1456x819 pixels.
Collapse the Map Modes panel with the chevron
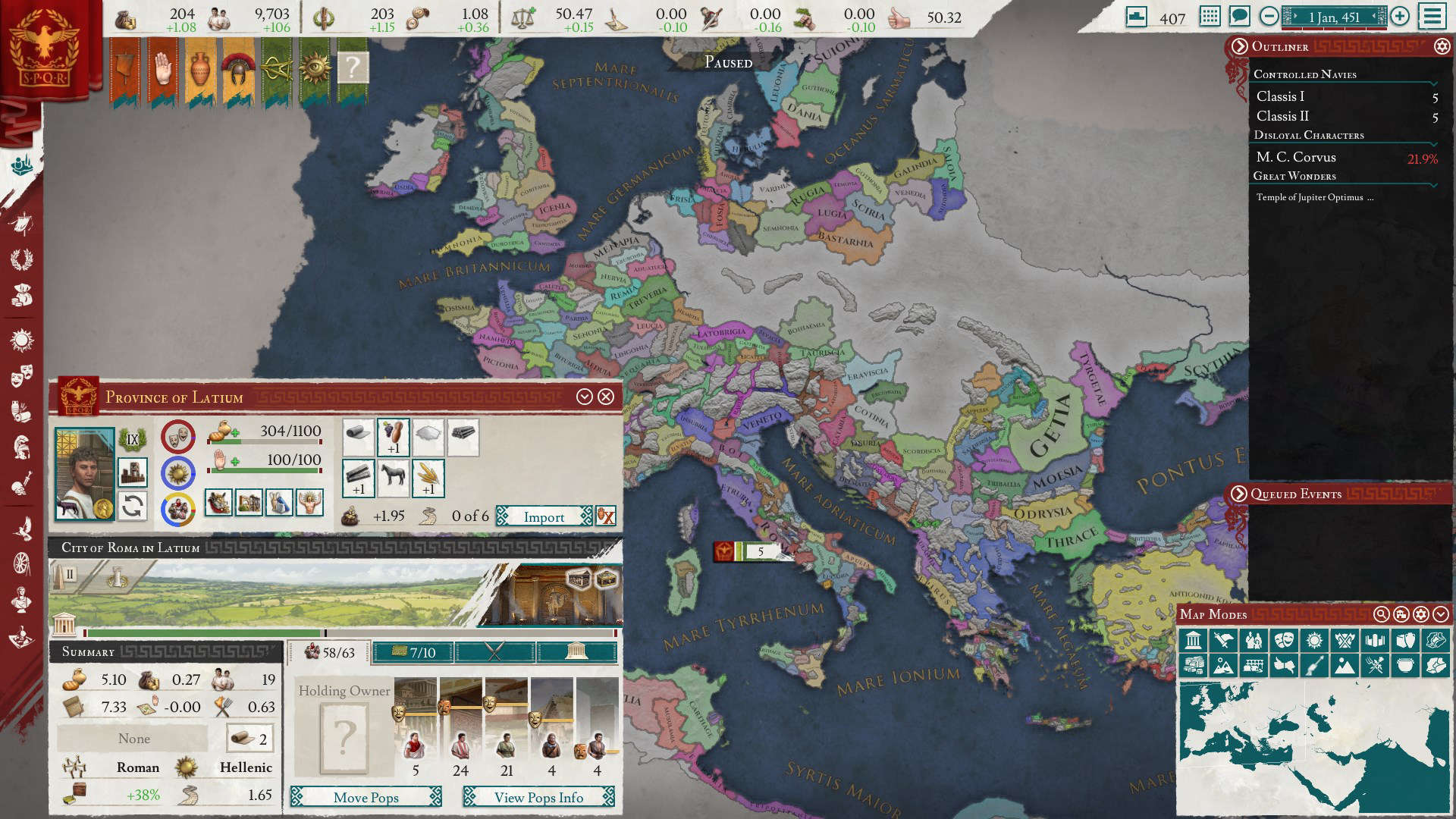pos(1442,614)
